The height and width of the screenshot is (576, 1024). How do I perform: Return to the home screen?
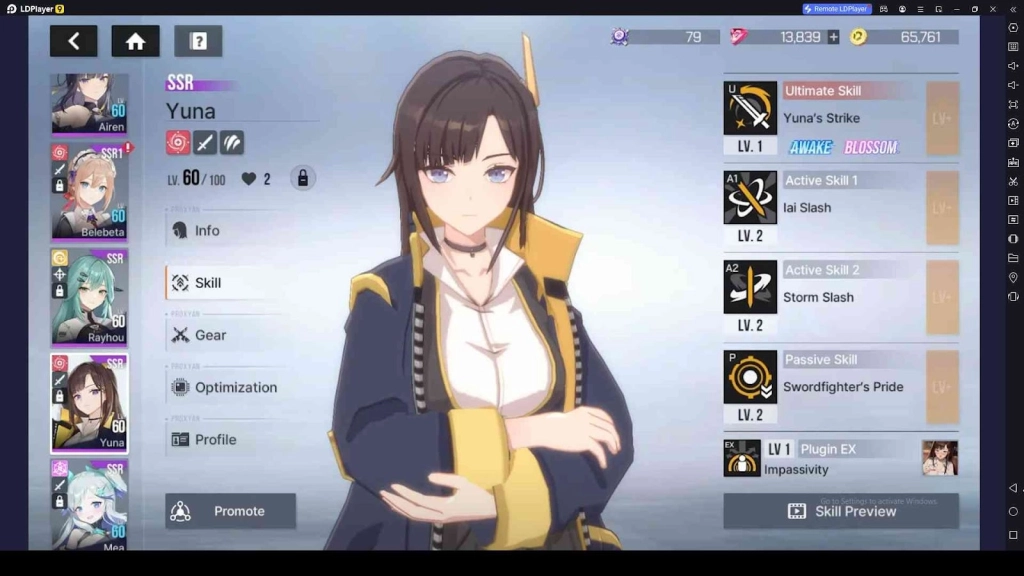[135, 41]
